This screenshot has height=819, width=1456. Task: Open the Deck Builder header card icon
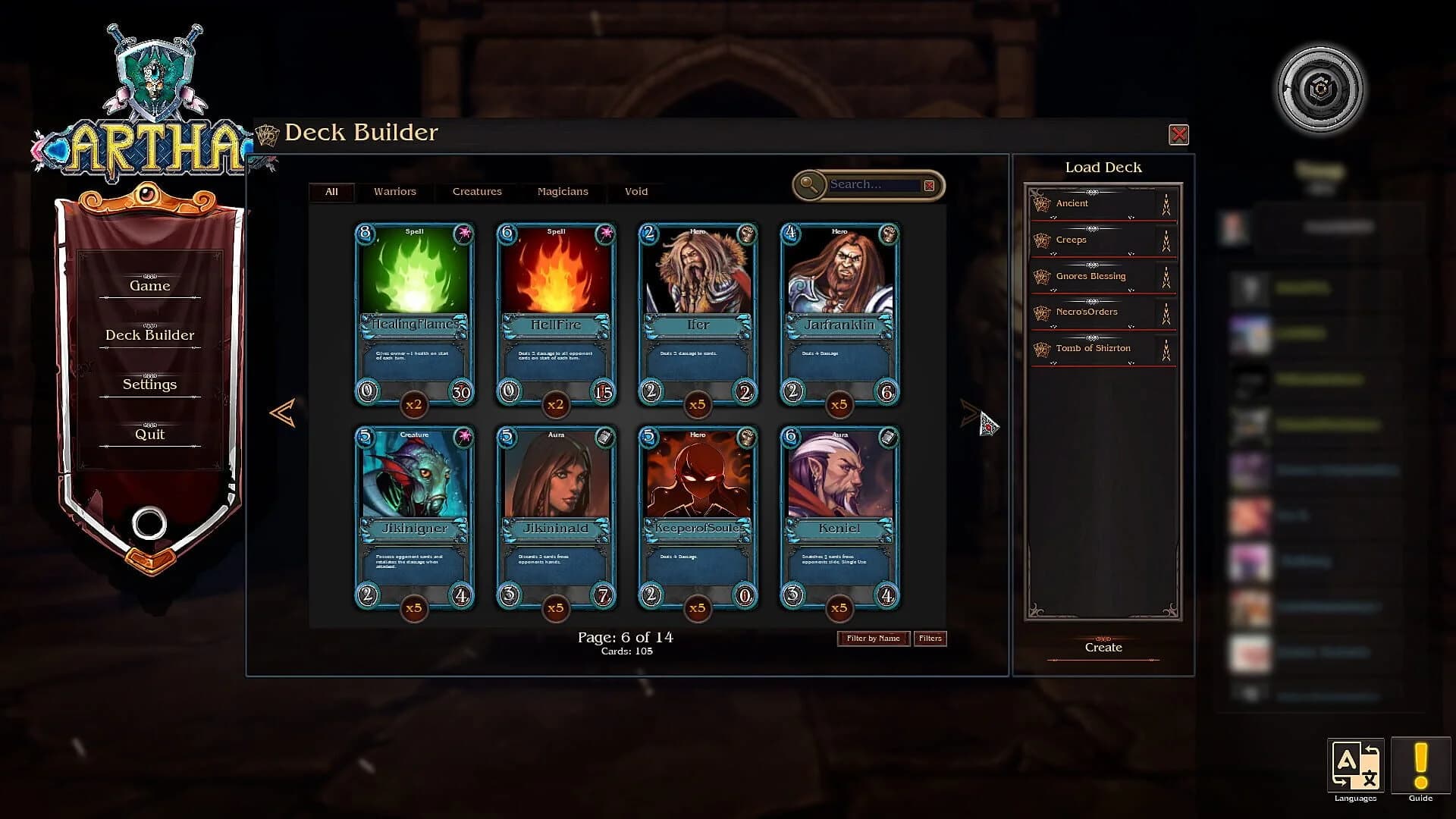pyautogui.click(x=266, y=132)
